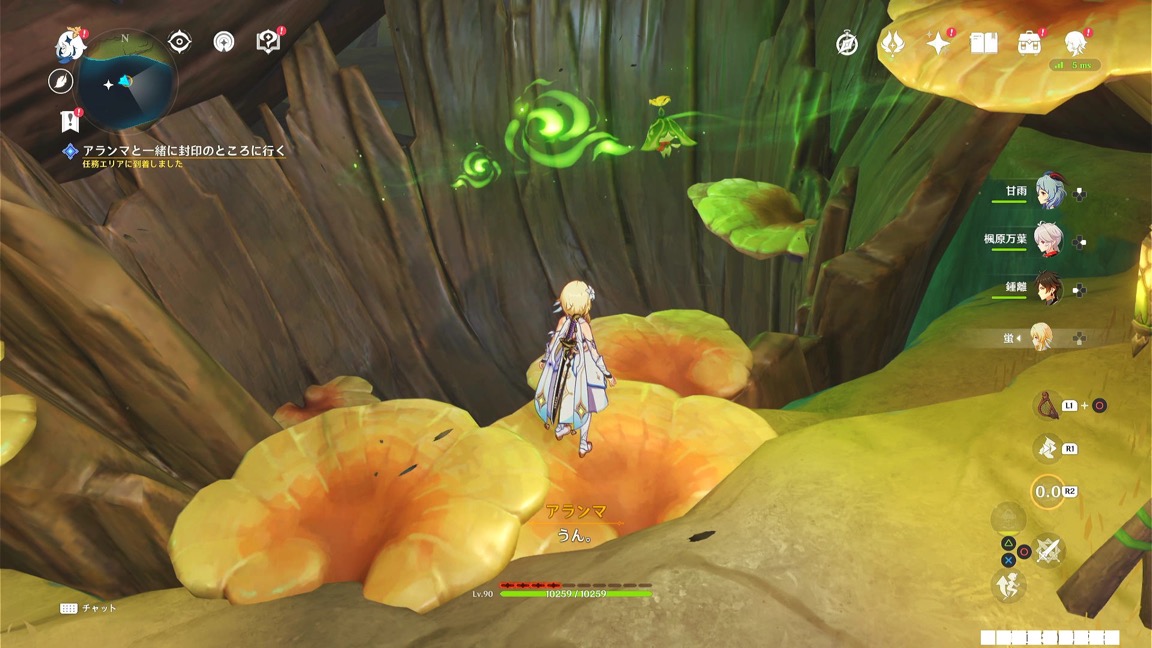
Task: Open the Paimon menu
Action: click(x=70, y=44)
